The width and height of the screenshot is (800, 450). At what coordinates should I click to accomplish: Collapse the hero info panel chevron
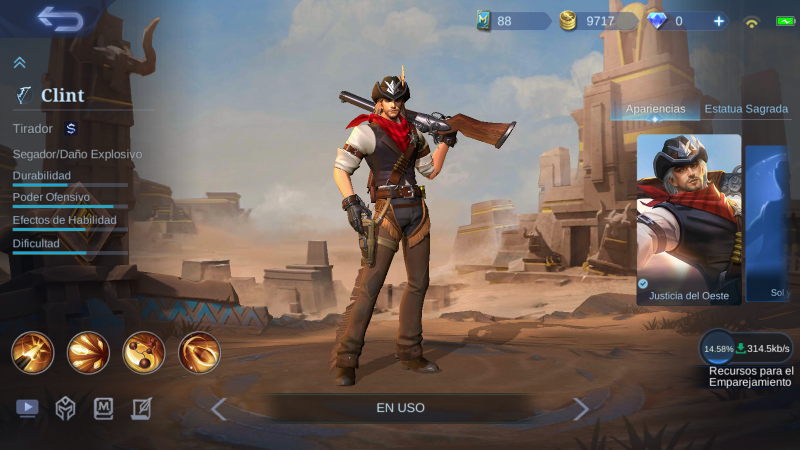coord(19,63)
